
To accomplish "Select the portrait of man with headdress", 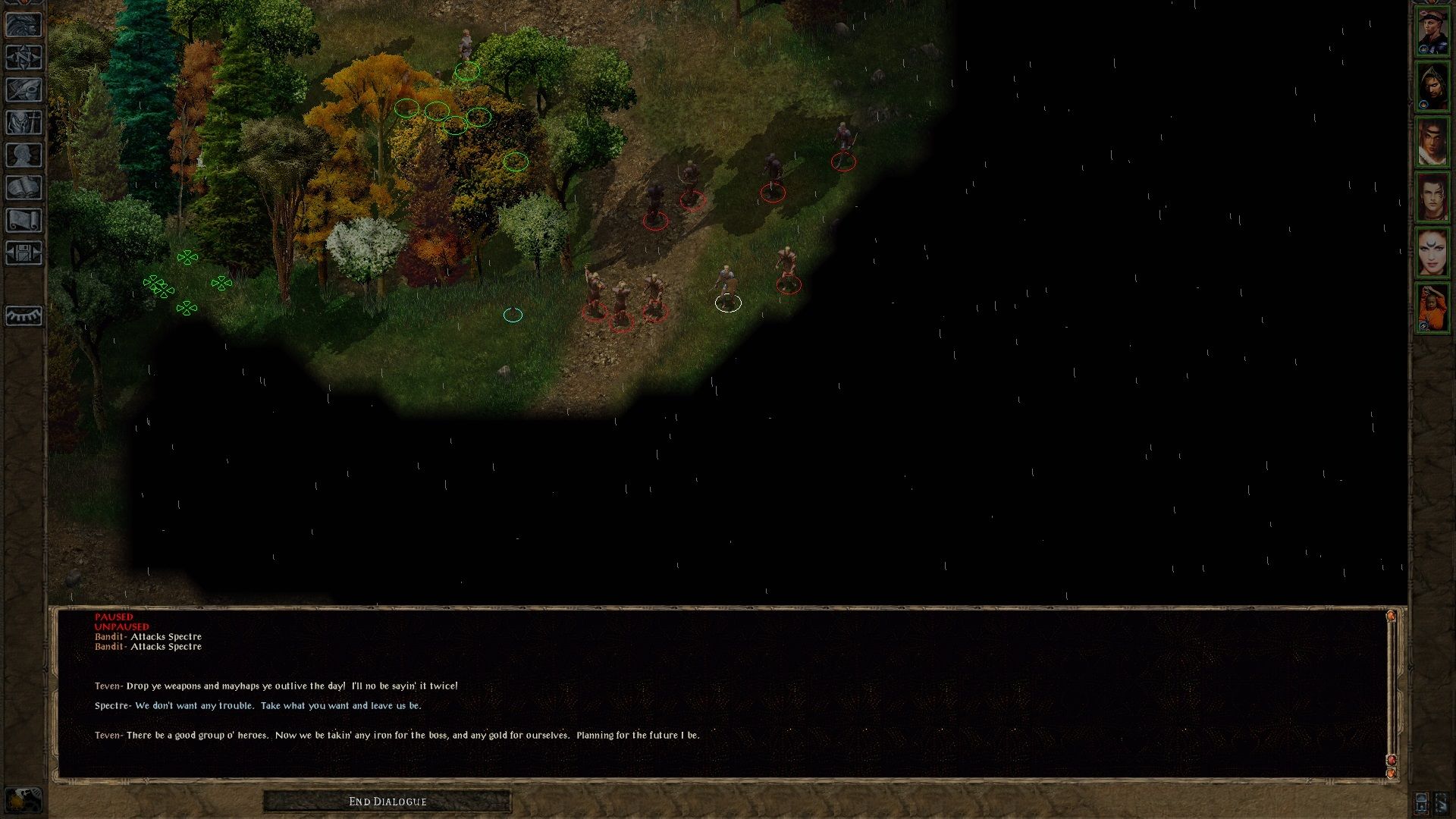I will click(x=1432, y=32).
